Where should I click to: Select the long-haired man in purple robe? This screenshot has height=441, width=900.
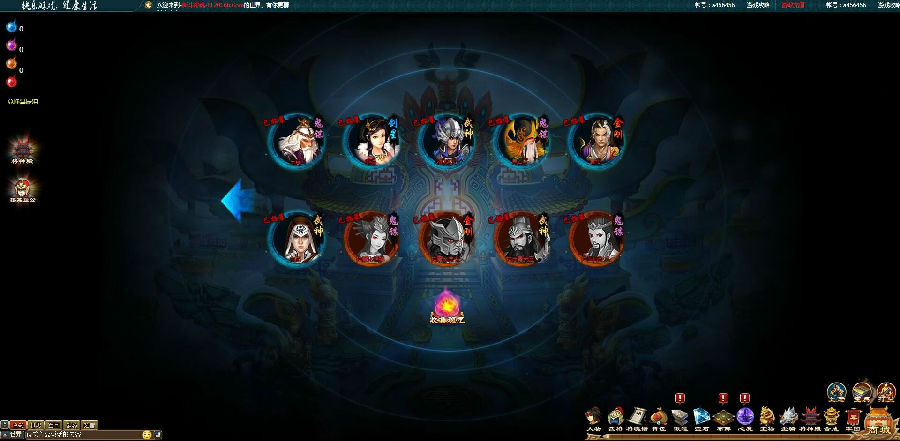[x=595, y=141]
